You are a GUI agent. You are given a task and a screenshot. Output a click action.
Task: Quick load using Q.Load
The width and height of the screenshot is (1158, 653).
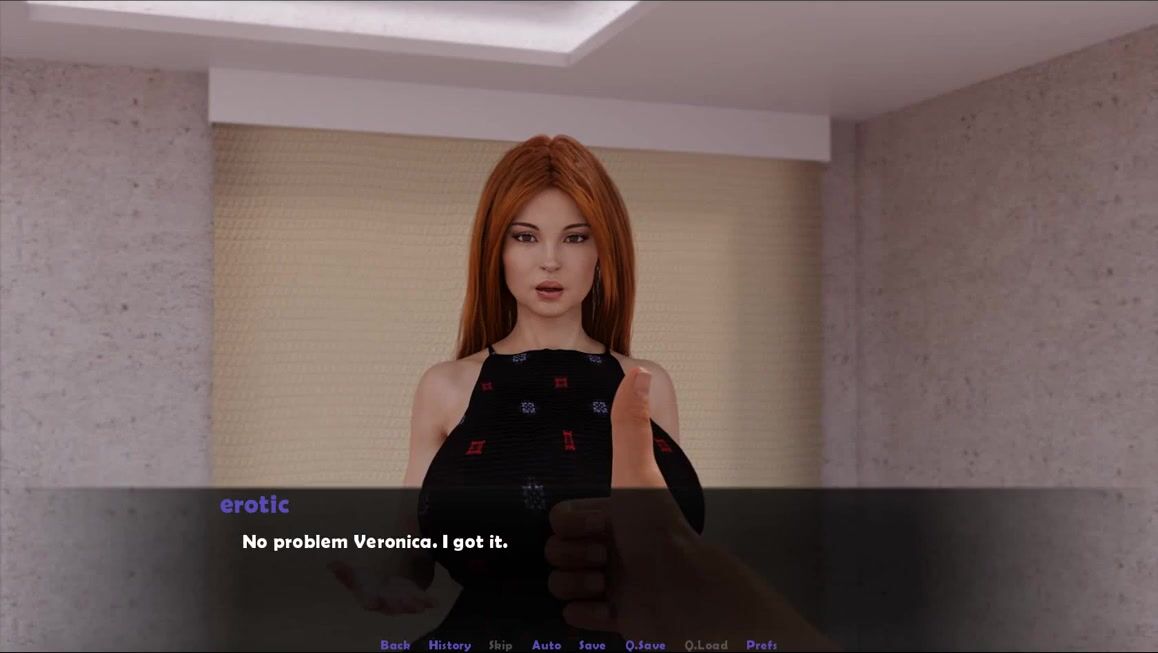coord(706,645)
